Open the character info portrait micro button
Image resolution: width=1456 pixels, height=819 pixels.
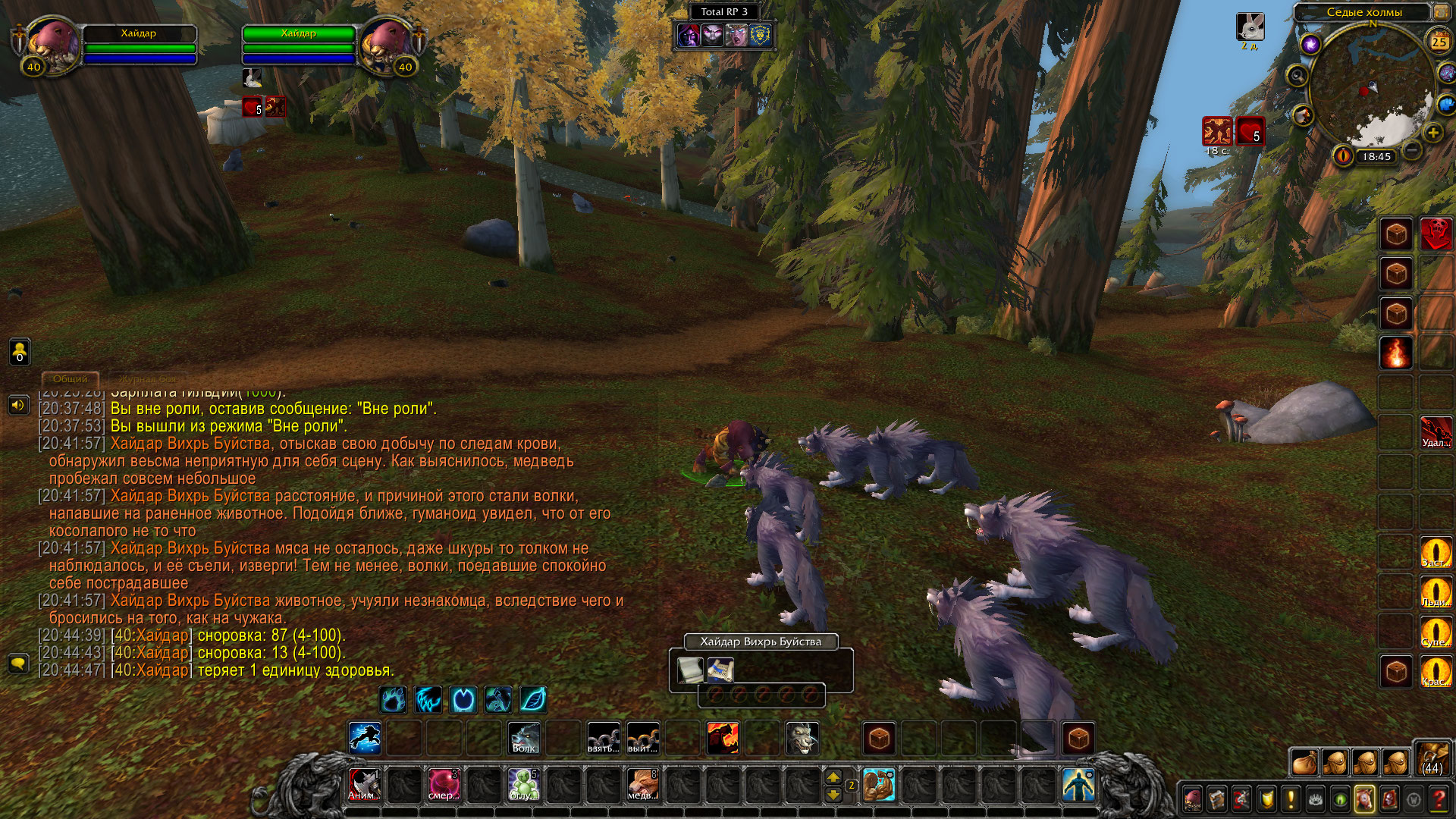pos(1193,799)
